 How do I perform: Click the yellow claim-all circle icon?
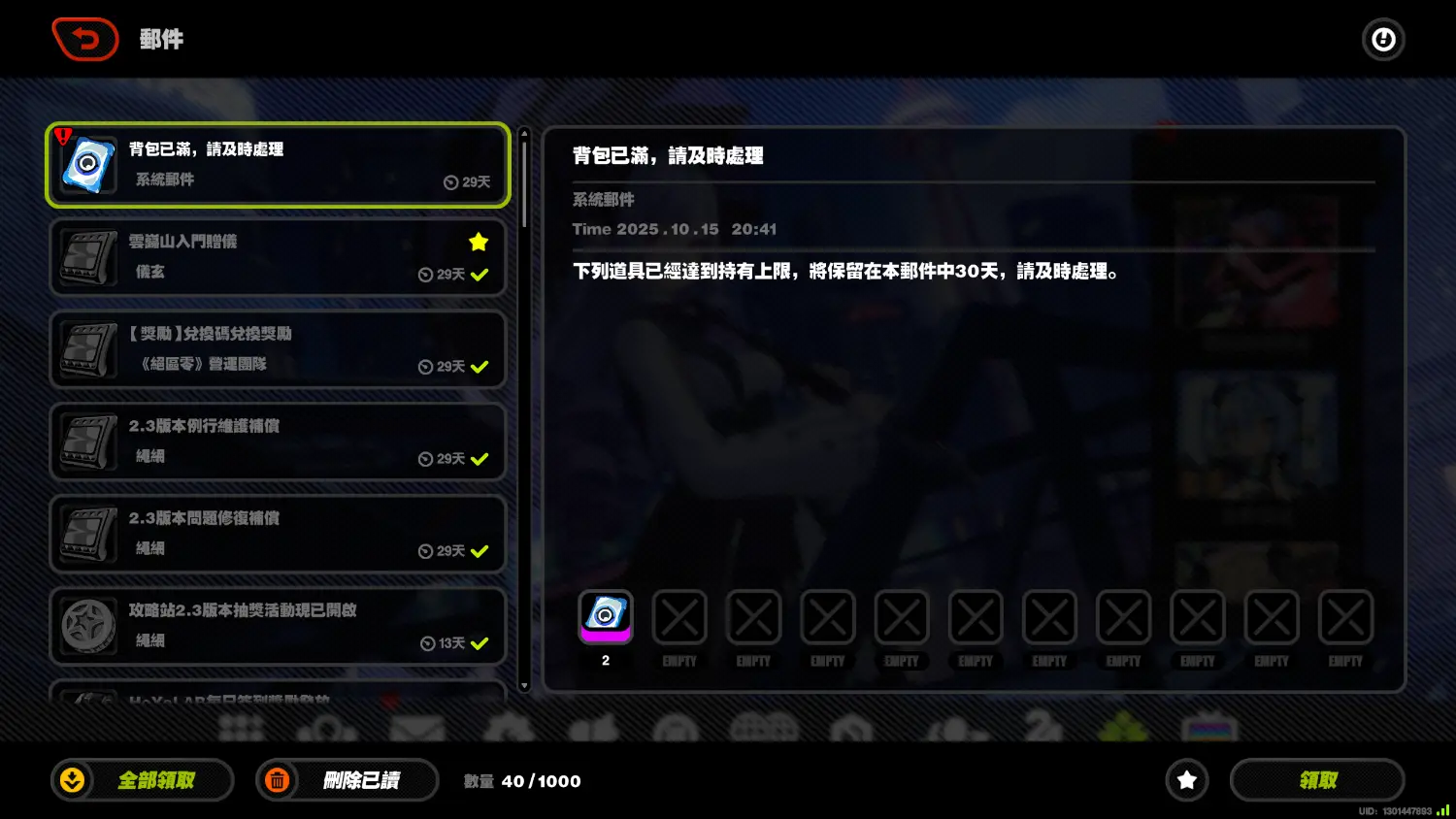tap(72, 779)
